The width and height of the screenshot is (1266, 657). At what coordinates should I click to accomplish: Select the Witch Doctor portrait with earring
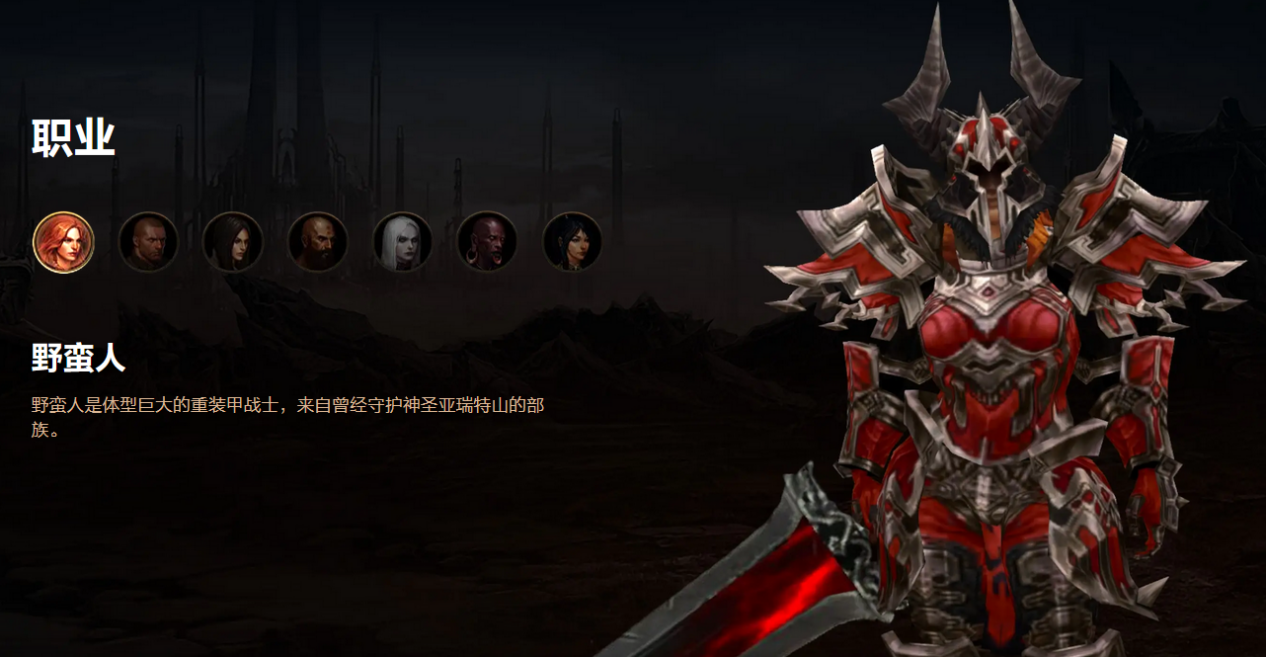(x=487, y=242)
